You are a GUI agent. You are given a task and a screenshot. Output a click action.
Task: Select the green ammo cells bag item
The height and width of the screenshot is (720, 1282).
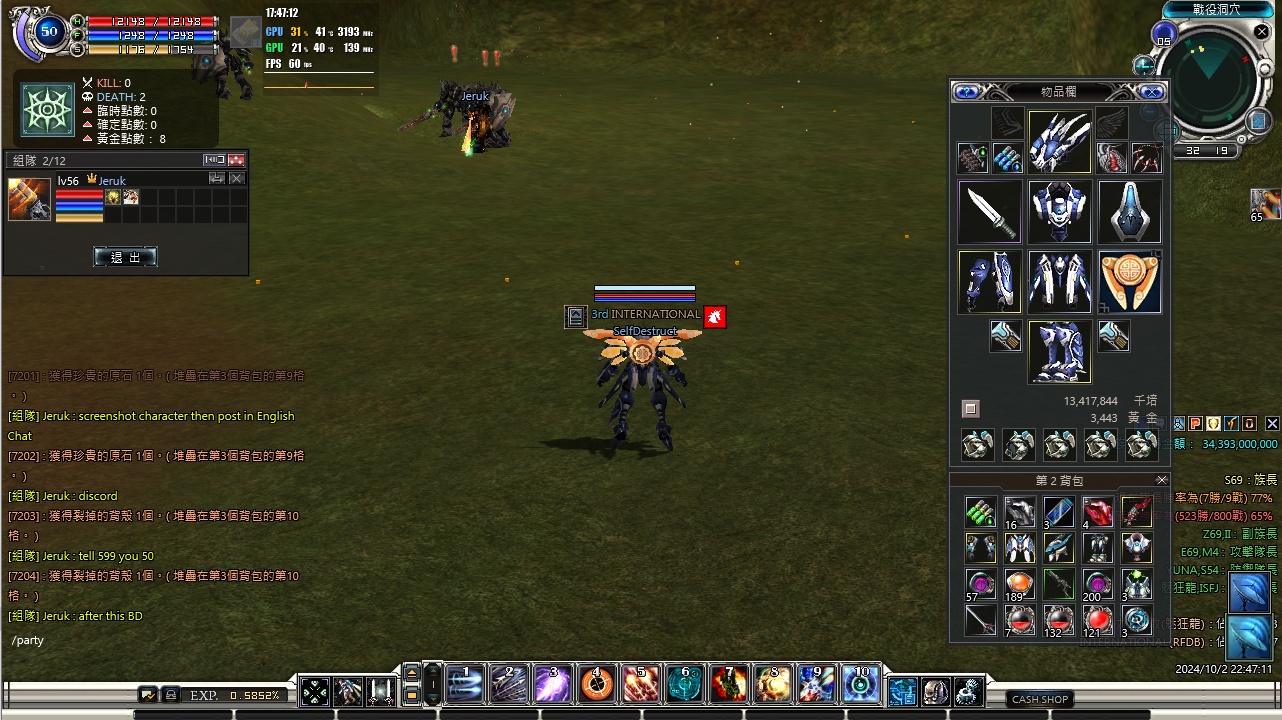point(980,512)
